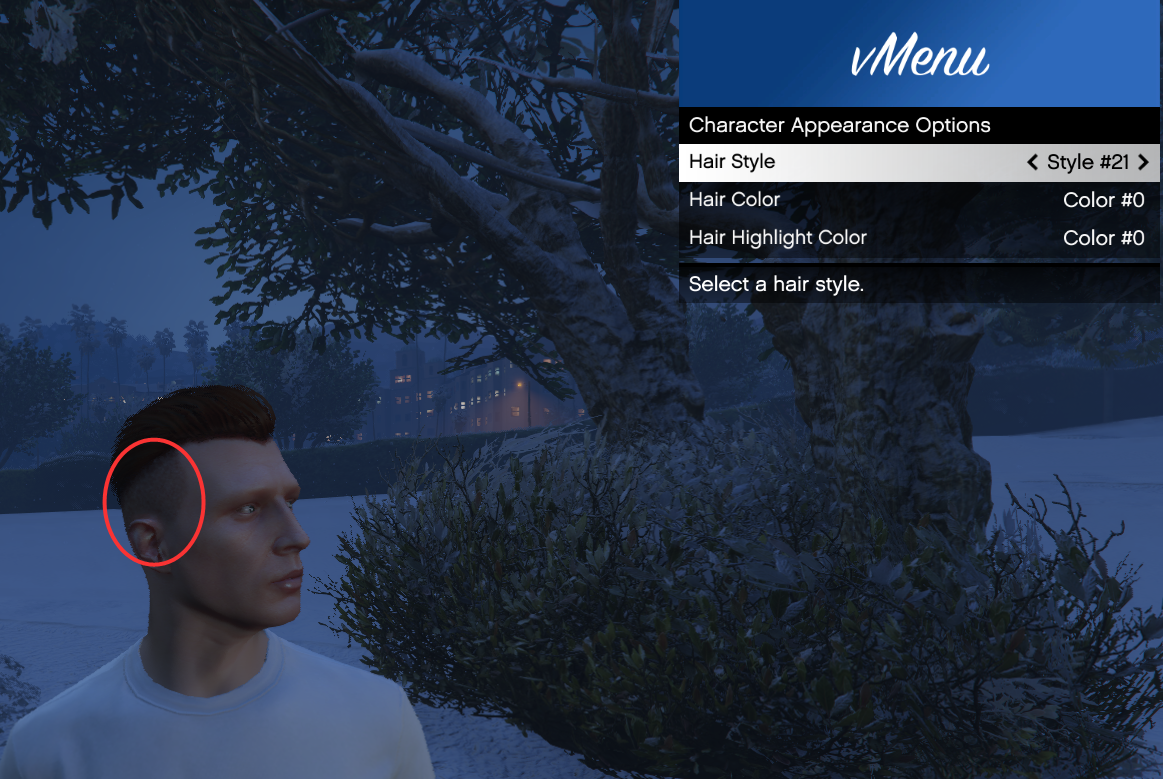Advance hair style with the right arrow
Viewport: 1163px width, 779px height.
coord(1143,162)
